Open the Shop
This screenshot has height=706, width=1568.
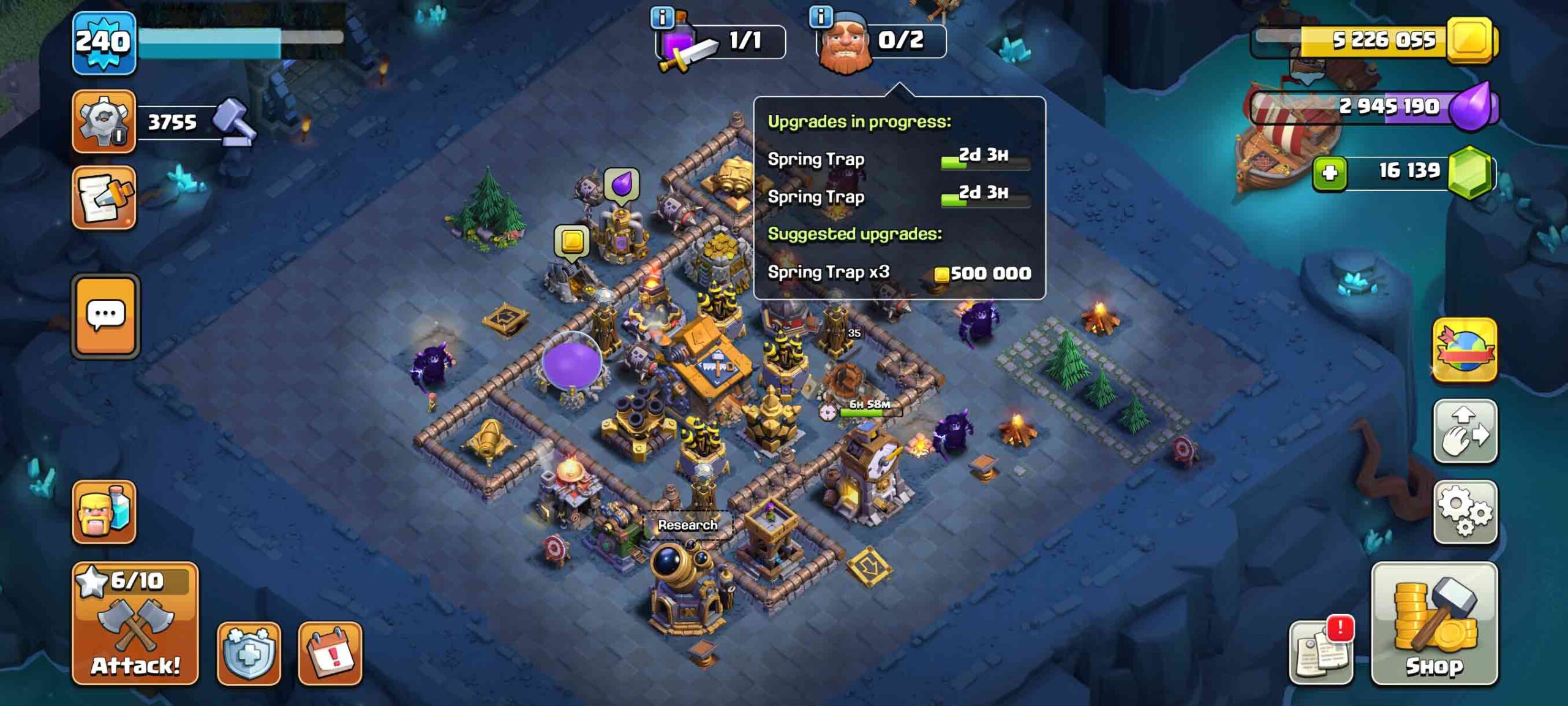pyautogui.click(x=1434, y=623)
